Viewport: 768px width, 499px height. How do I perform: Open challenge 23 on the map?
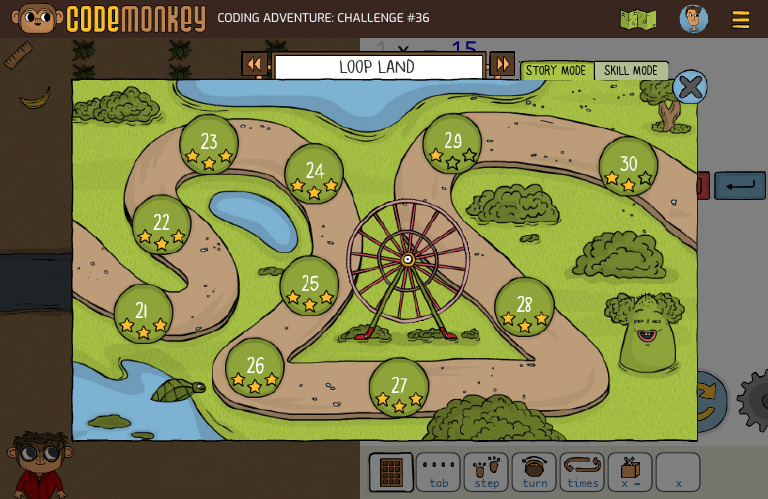click(209, 145)
